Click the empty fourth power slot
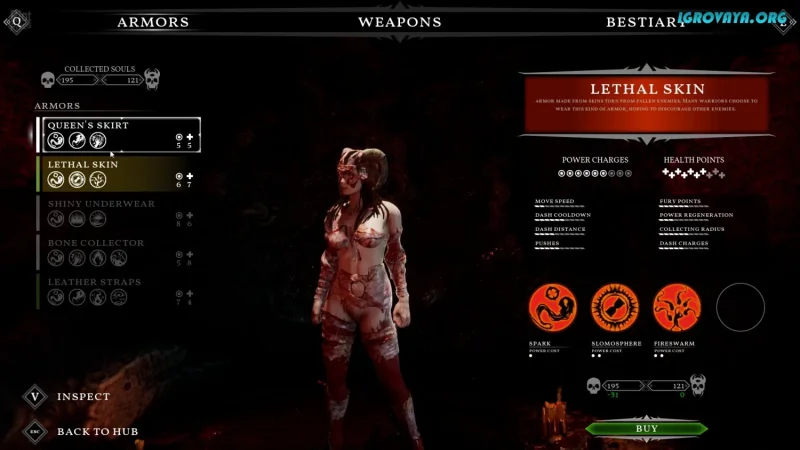 pos(740,308)
